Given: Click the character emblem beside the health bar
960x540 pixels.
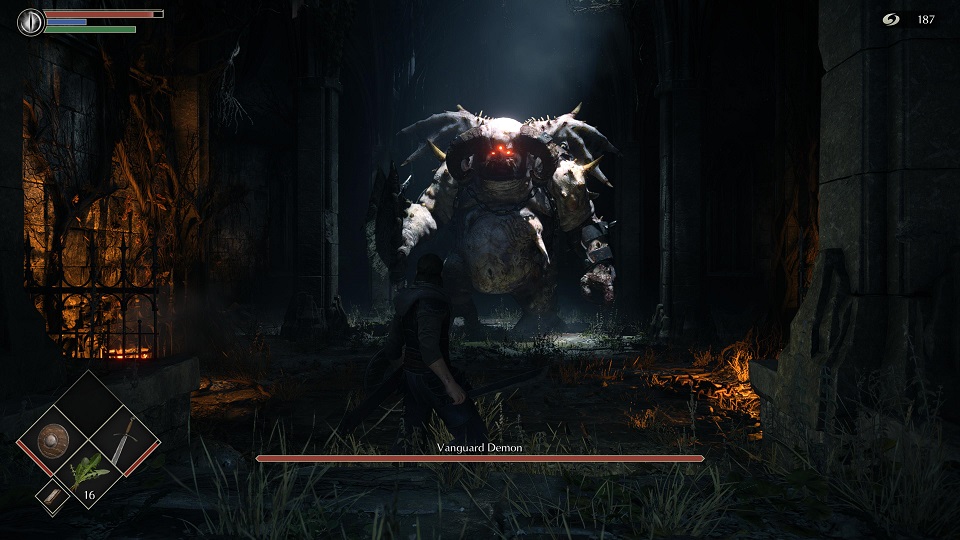Looking at the screenshot, I should tap(31, 21).
